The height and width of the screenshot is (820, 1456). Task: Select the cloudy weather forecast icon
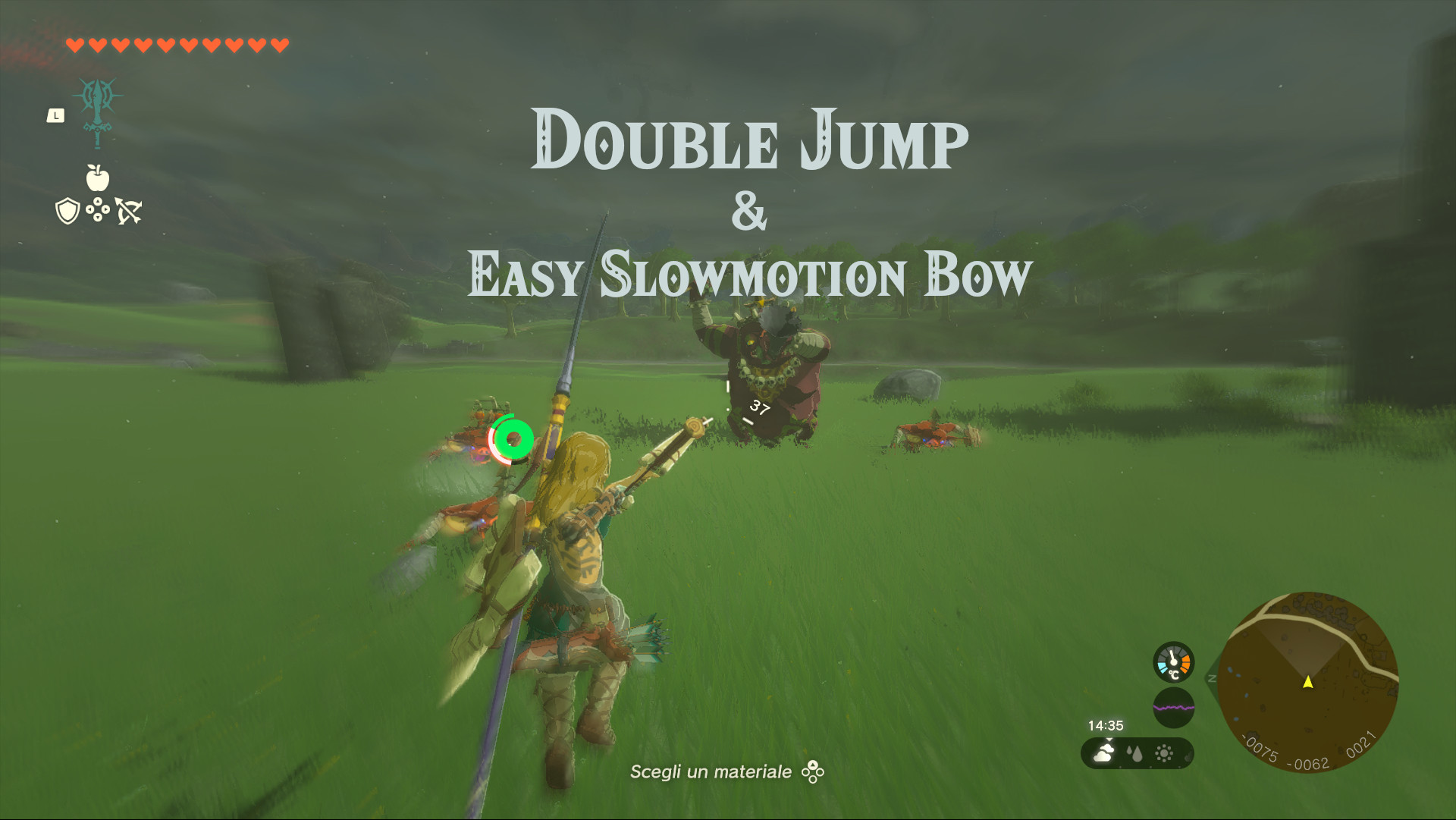click(1102, 753)
